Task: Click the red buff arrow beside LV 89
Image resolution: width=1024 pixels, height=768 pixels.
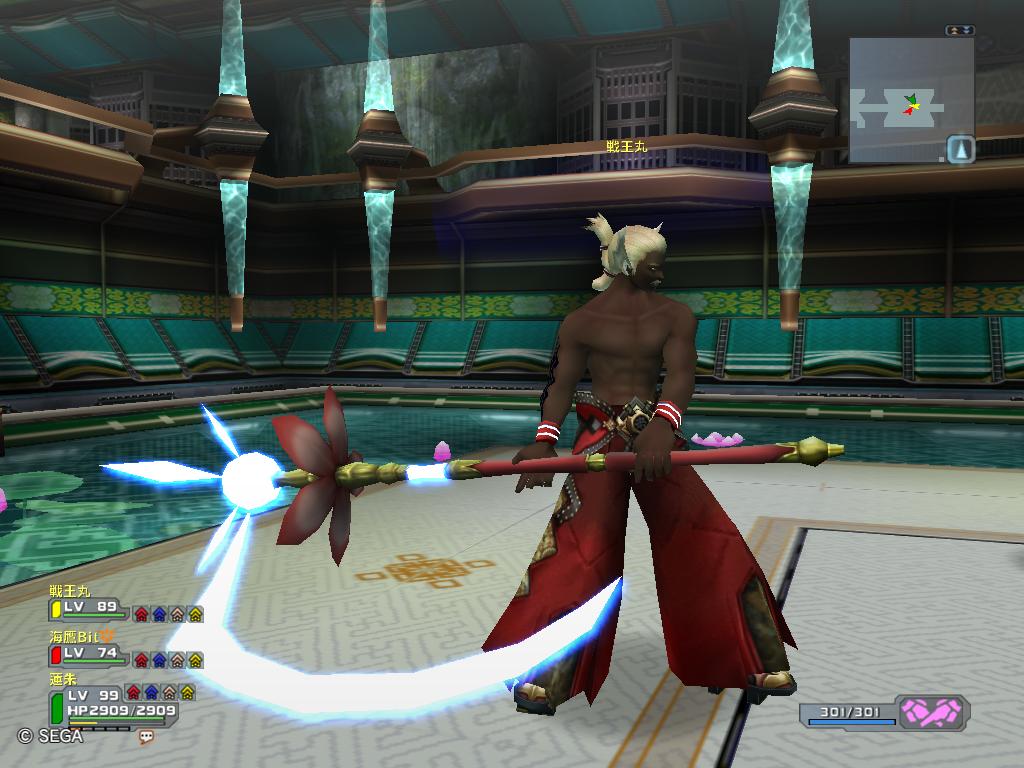Action: click(x=141, y=614)
